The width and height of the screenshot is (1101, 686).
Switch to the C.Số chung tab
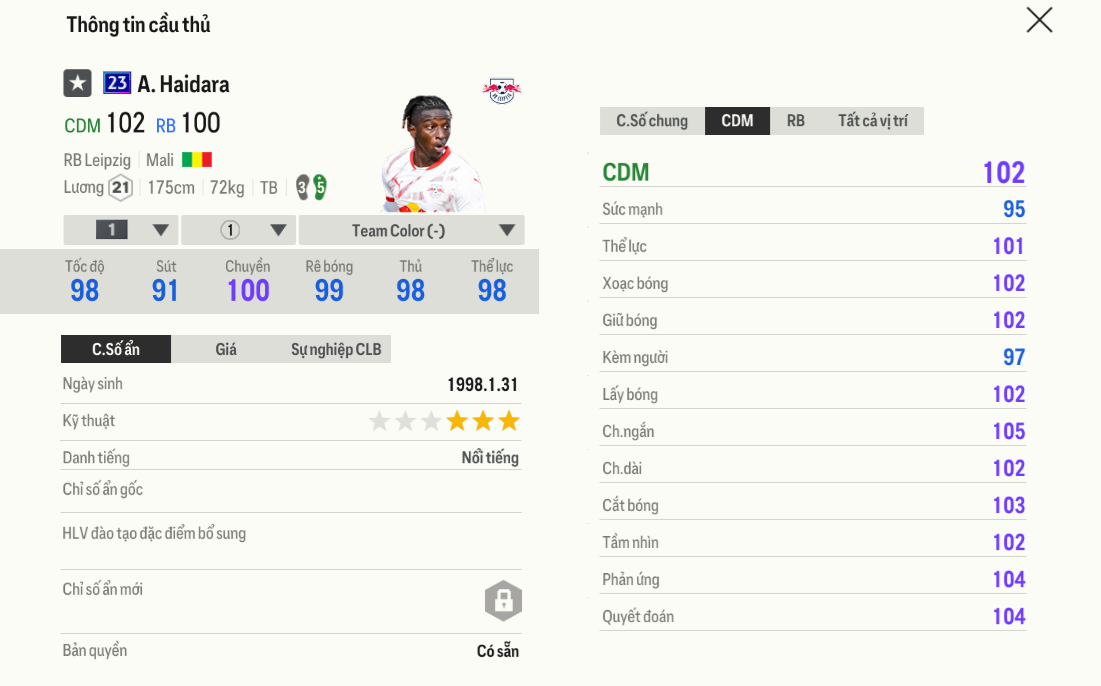[652, 121]
